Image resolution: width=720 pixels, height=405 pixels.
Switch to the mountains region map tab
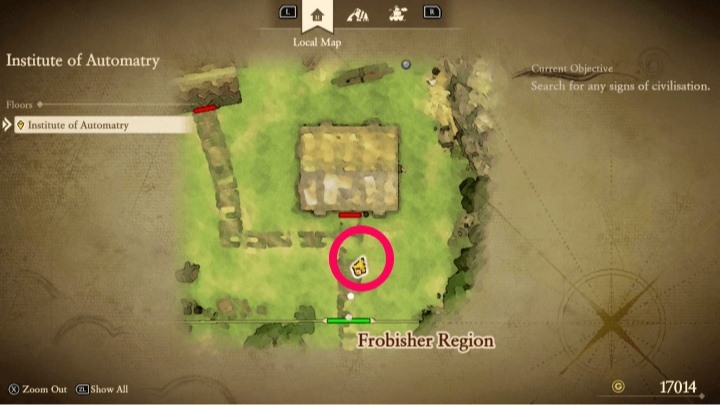pos(356,15)
